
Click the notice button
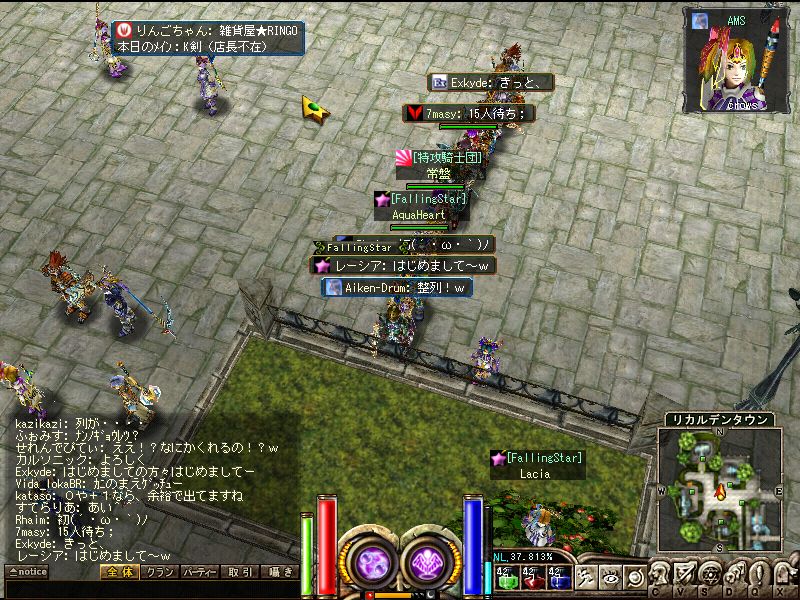point(27,572)
